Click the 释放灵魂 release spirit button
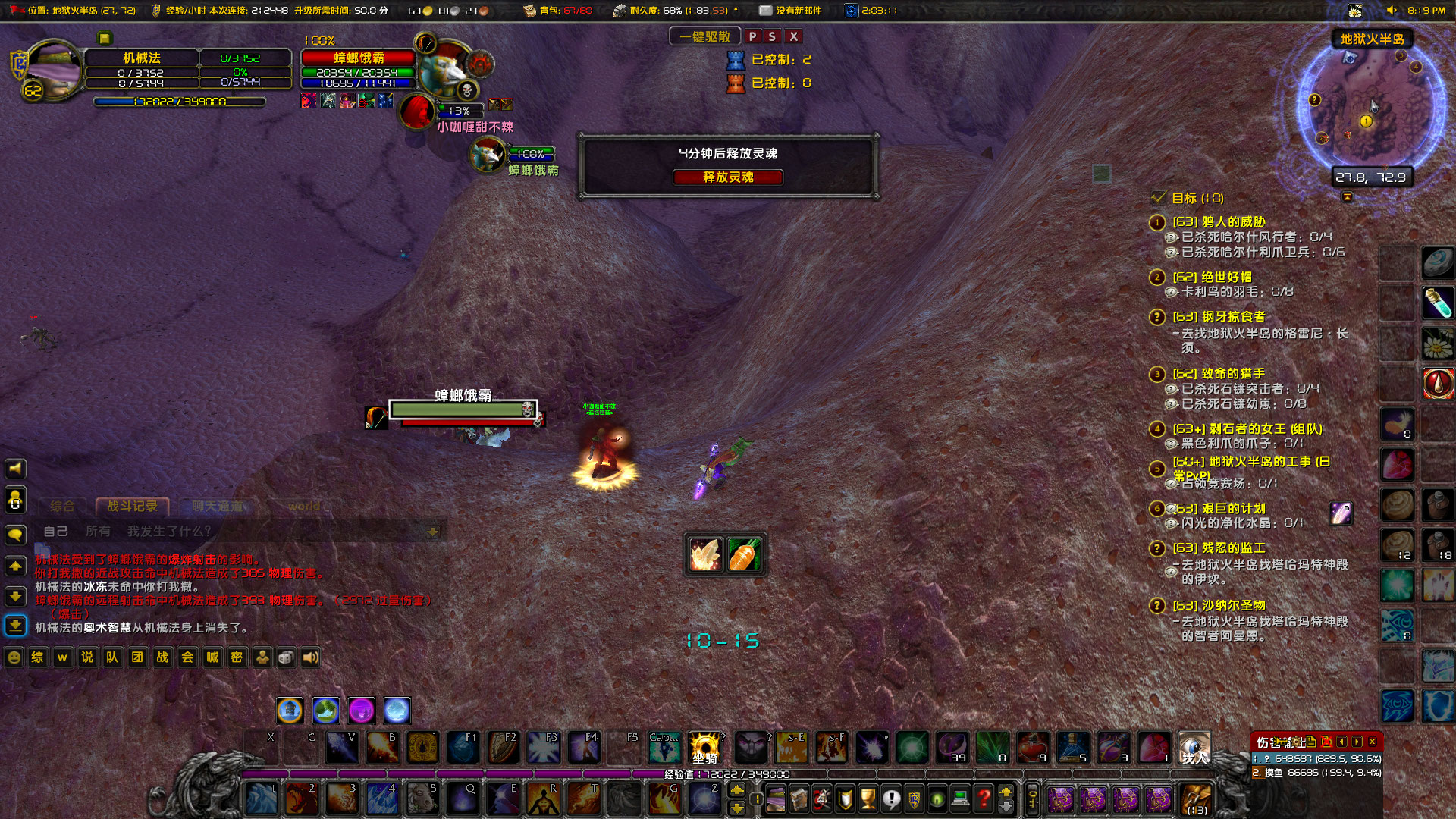1456x819 pixels. [x=727, y=177]
